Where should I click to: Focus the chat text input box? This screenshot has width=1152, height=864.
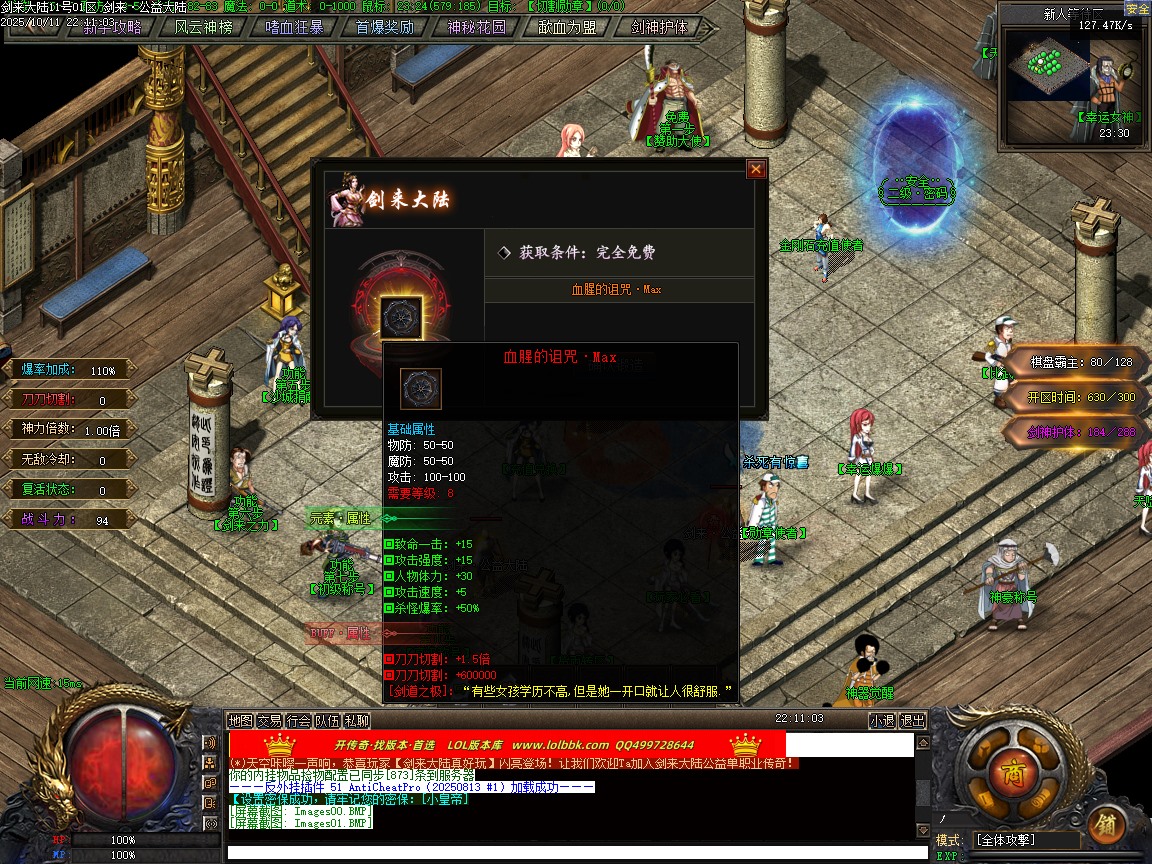pyautogui.click(x=570, y=853)
